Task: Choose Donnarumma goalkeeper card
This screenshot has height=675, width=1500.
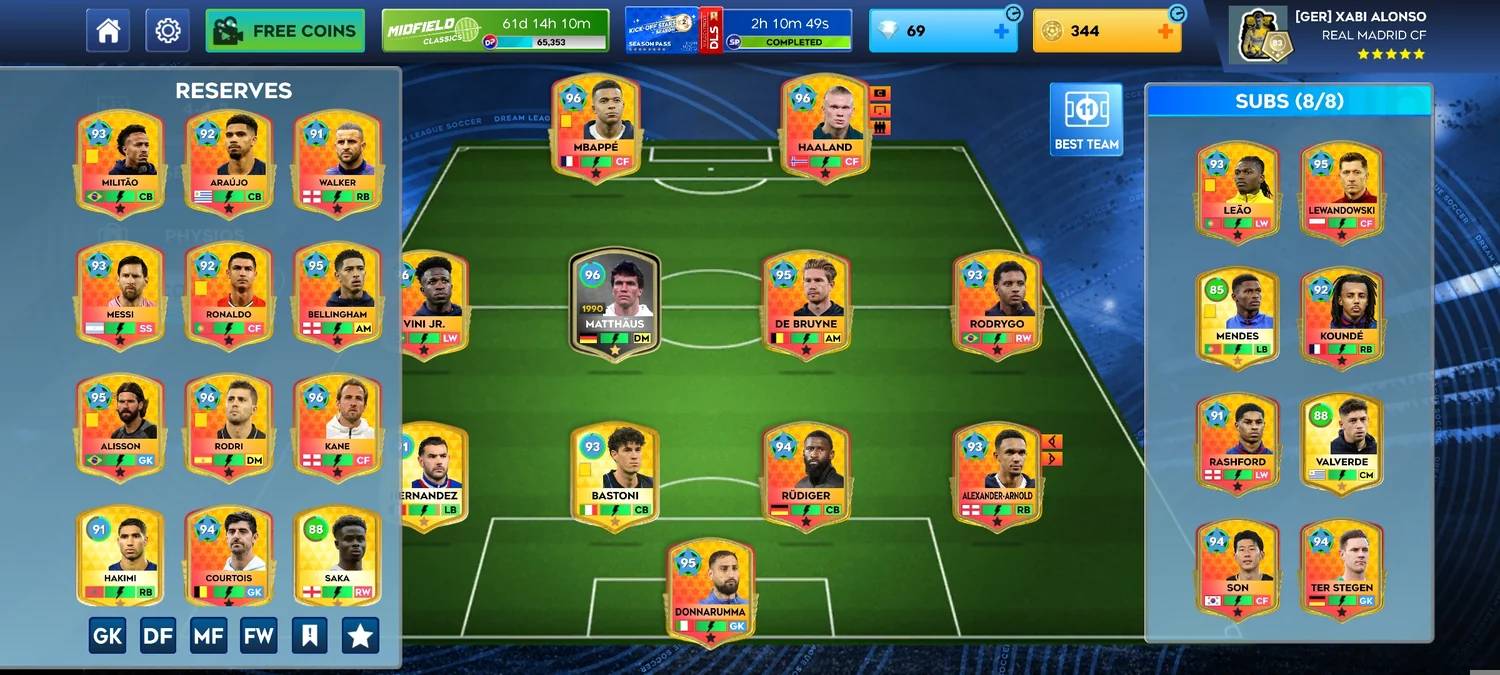Action: [x=710, y=591]
